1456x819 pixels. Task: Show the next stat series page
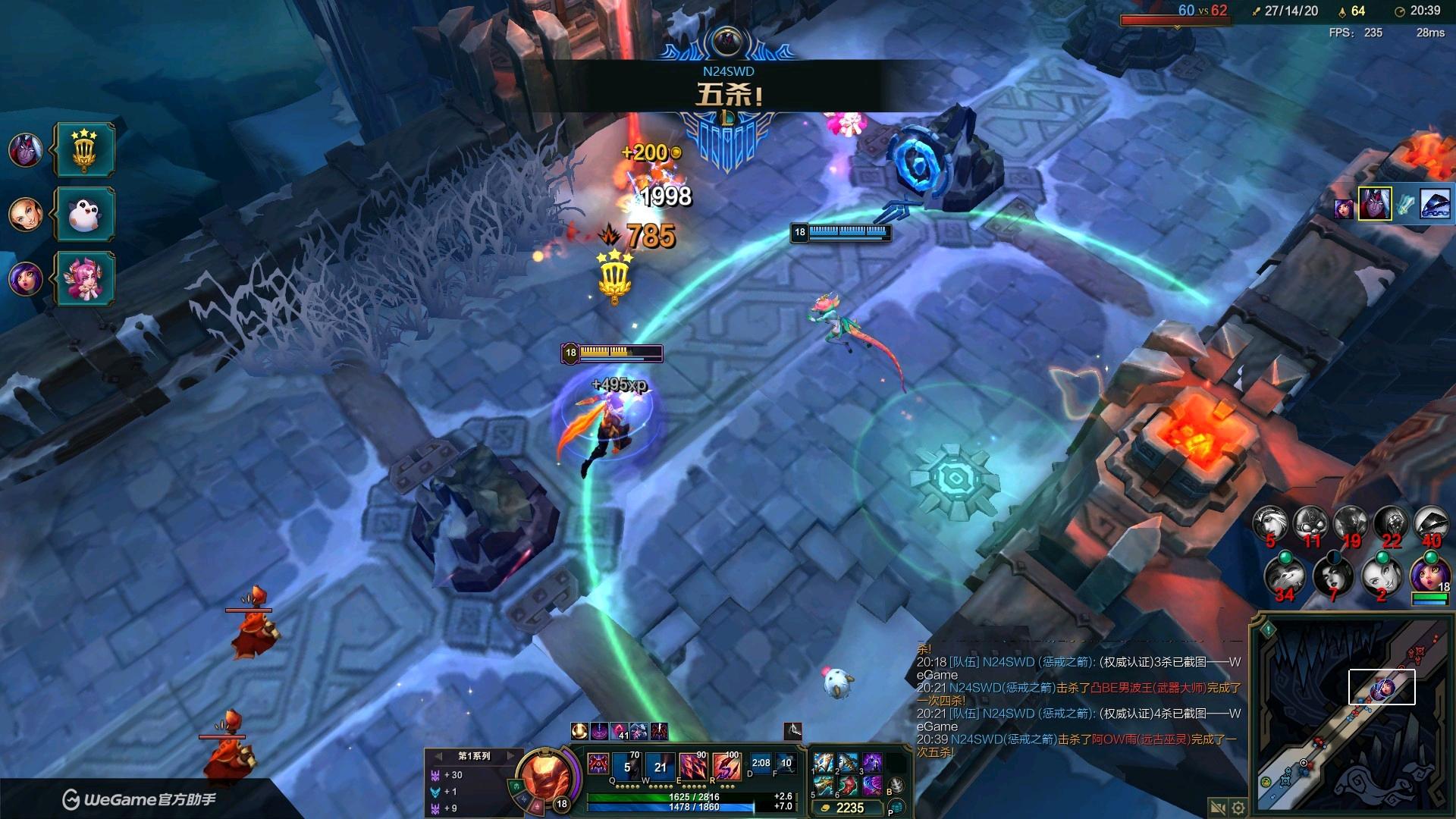pyautogui.click(x=510, y=756)
